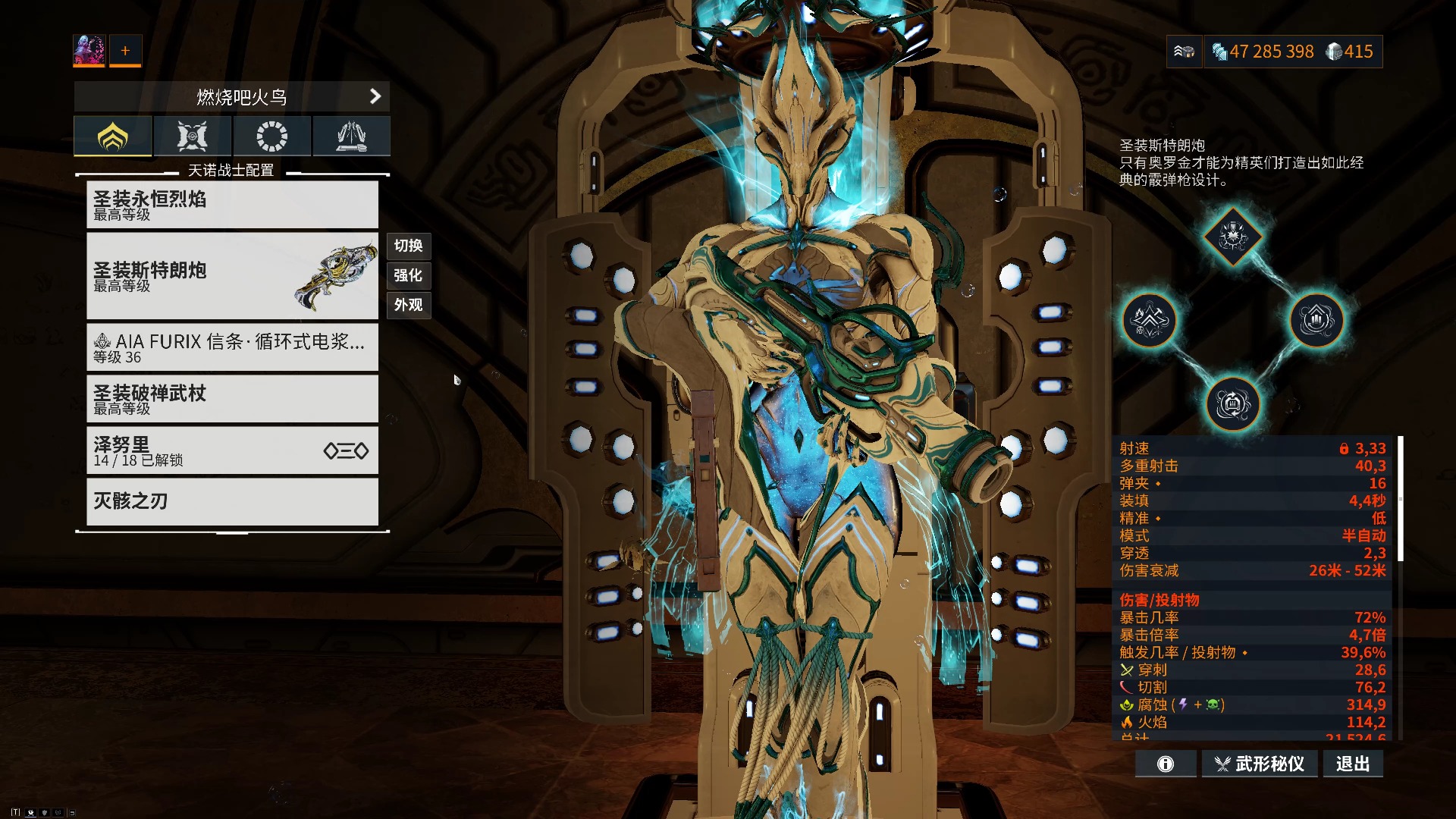Select the crossed-weapons archwing tab
The width and height of the screenshot is (1456, 819).
192,136
